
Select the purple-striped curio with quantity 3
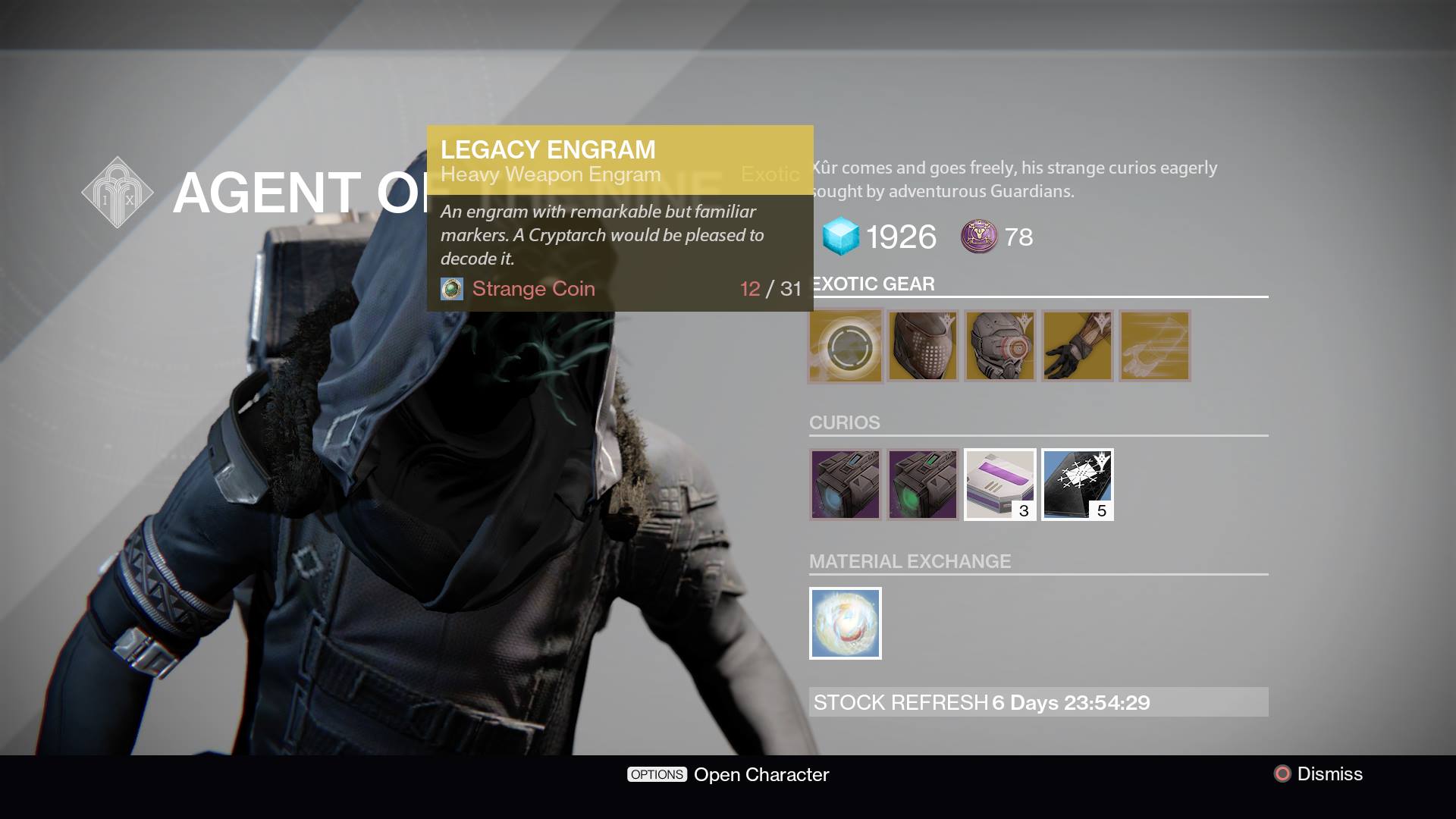999,485
